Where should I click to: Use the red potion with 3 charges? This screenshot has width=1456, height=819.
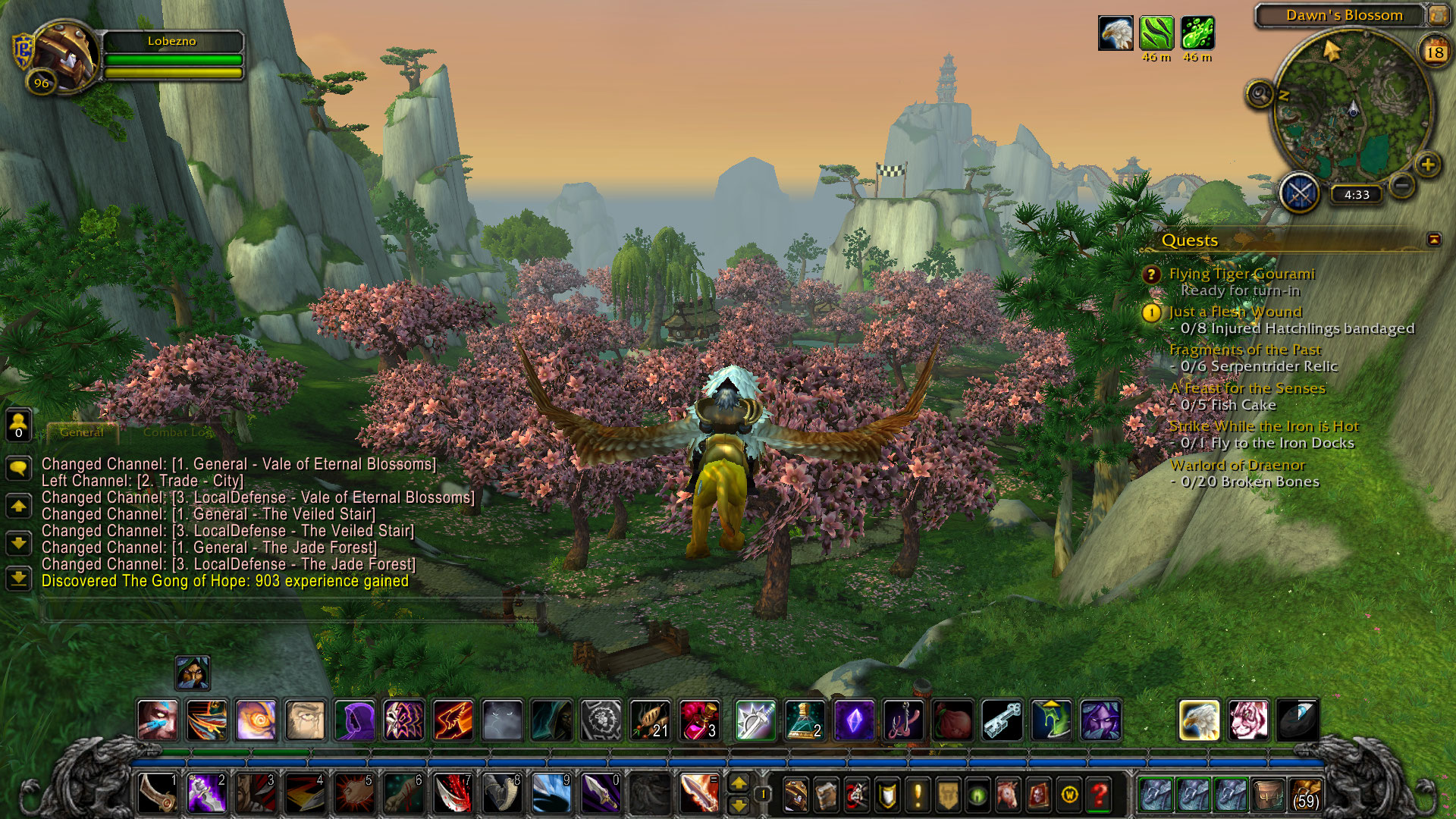(699, 720)
